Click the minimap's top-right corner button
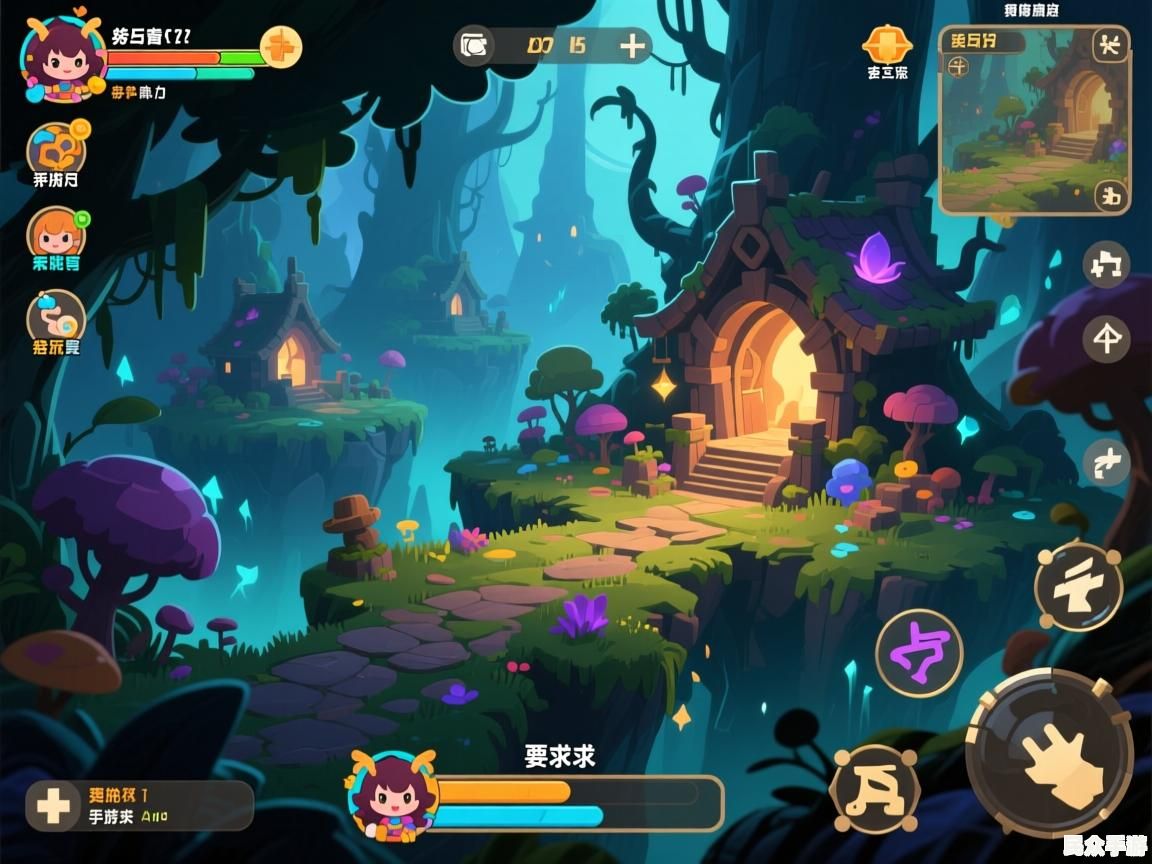 [1110, 44]
